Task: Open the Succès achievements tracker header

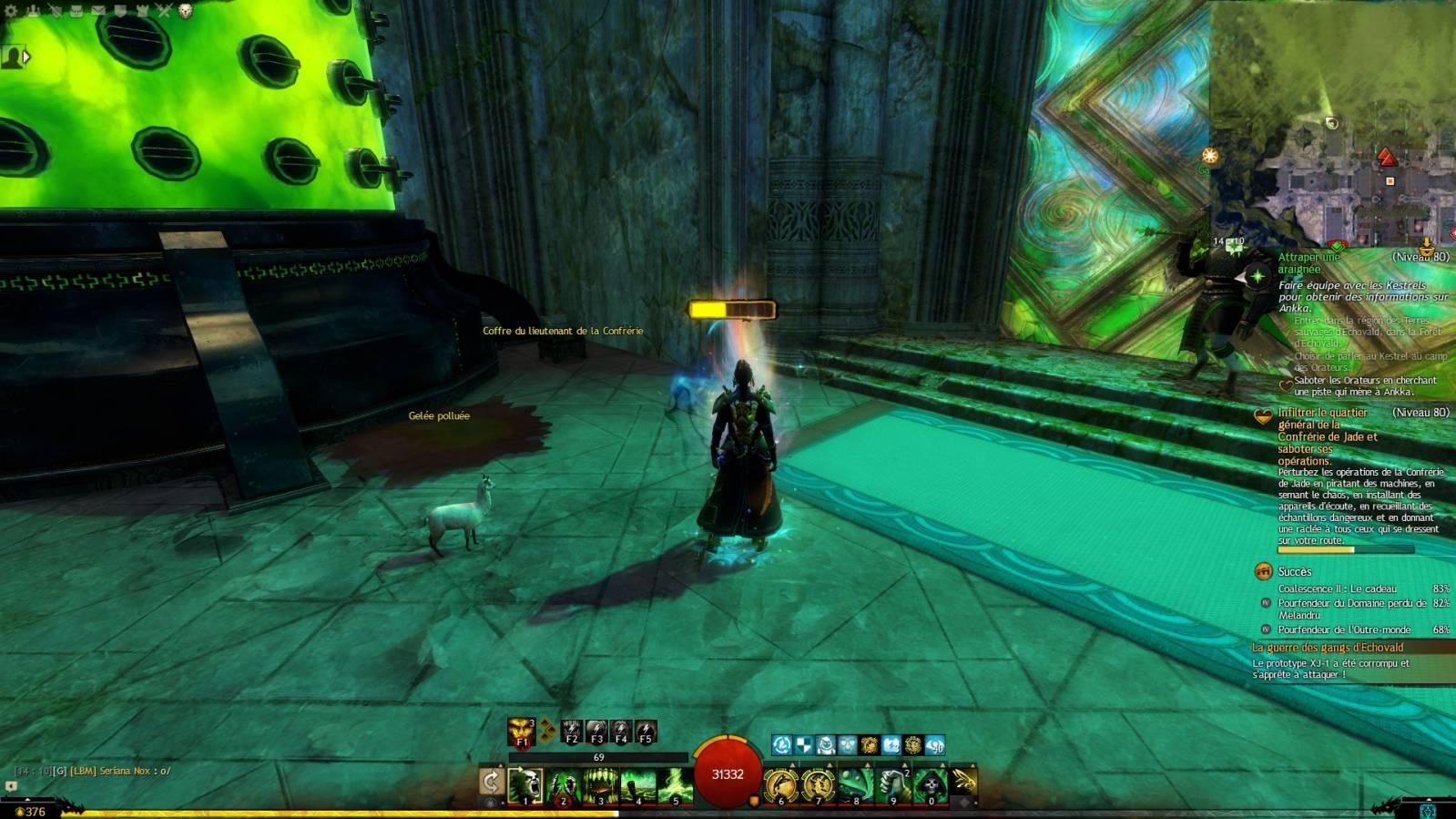Action: pos(1294,571)
